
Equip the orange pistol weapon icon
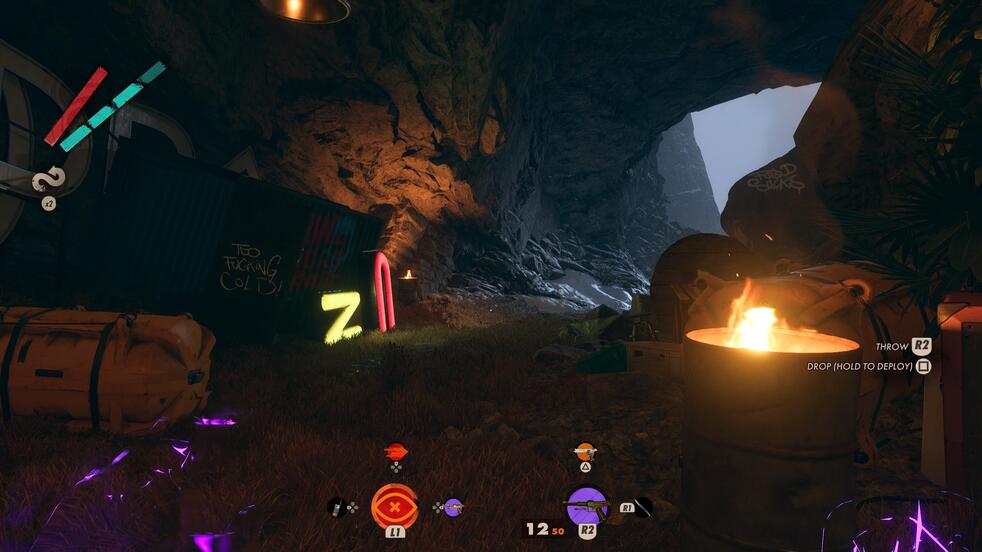585,451
